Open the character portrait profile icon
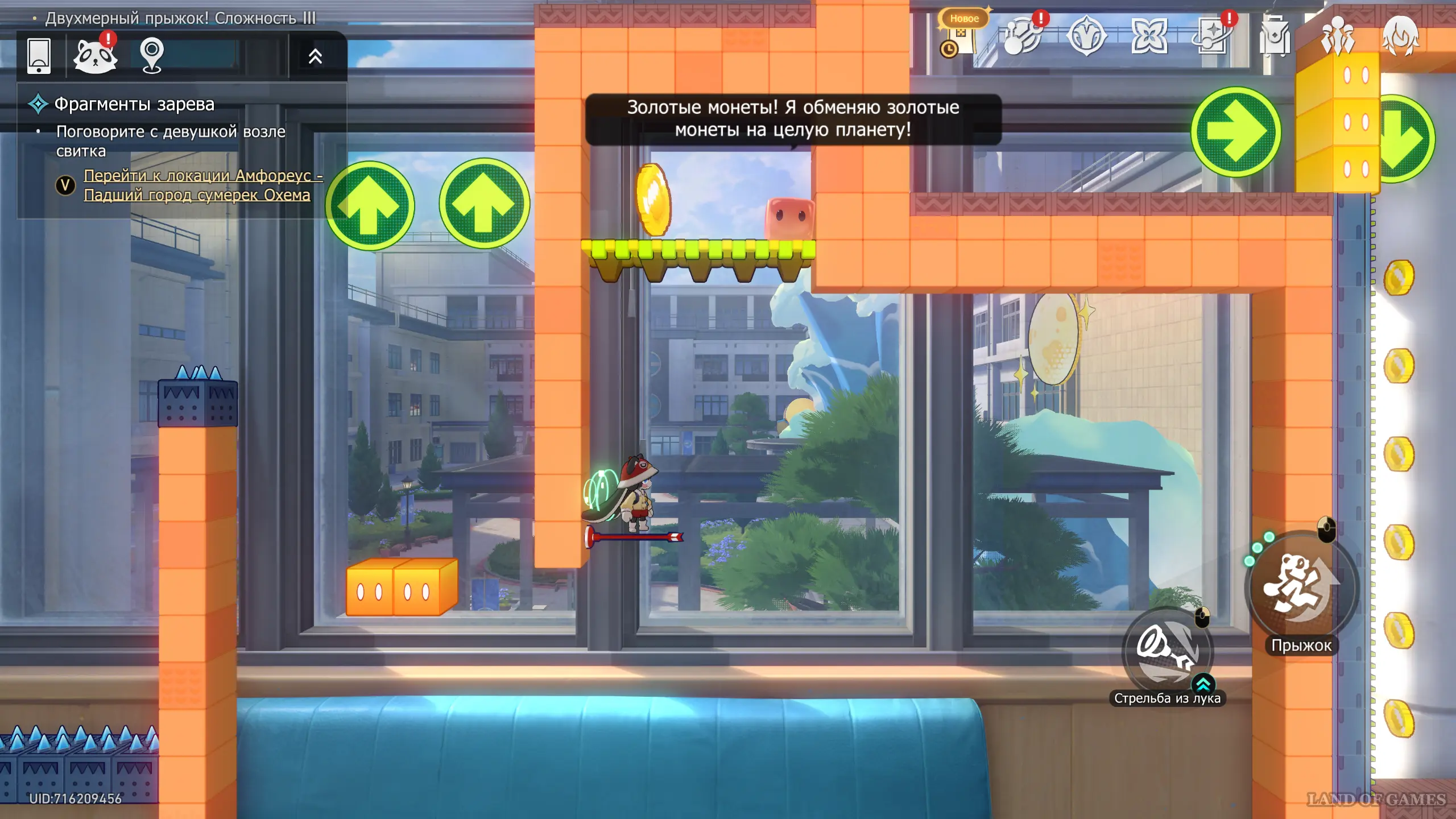Viewport: 1456px width, 819px height. pyautogui.click(x=1400, y=36)
